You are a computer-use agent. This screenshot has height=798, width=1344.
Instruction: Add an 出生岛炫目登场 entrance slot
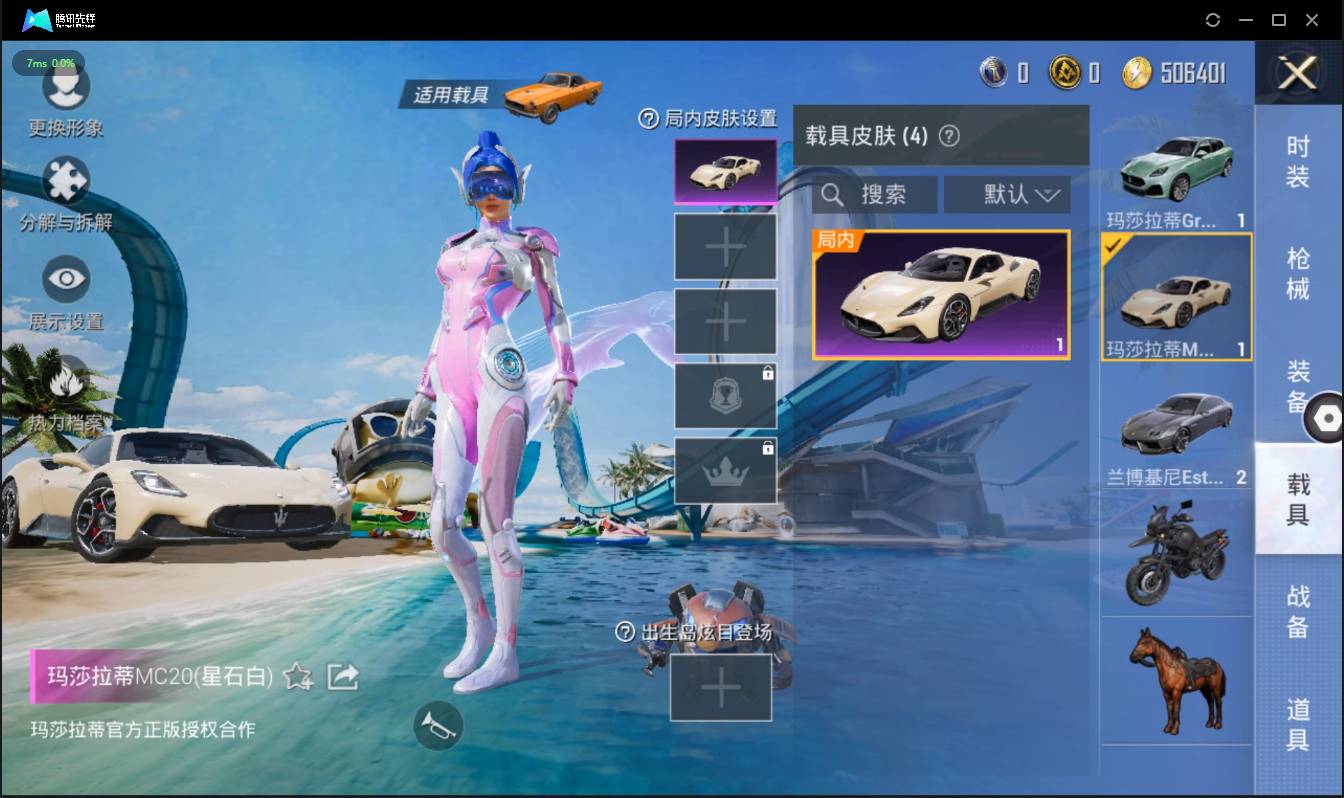[721, 688]
